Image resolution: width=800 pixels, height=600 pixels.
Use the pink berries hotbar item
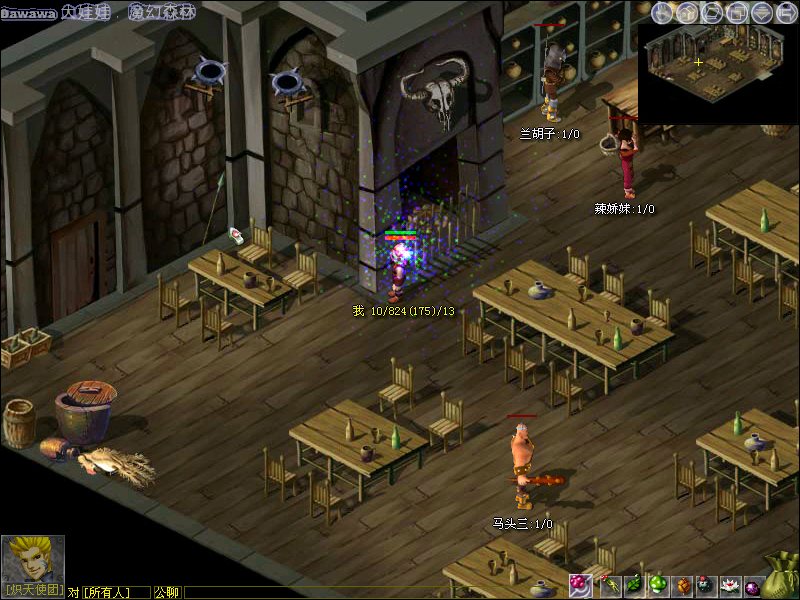pyautogui.click(x=580, y=584)
